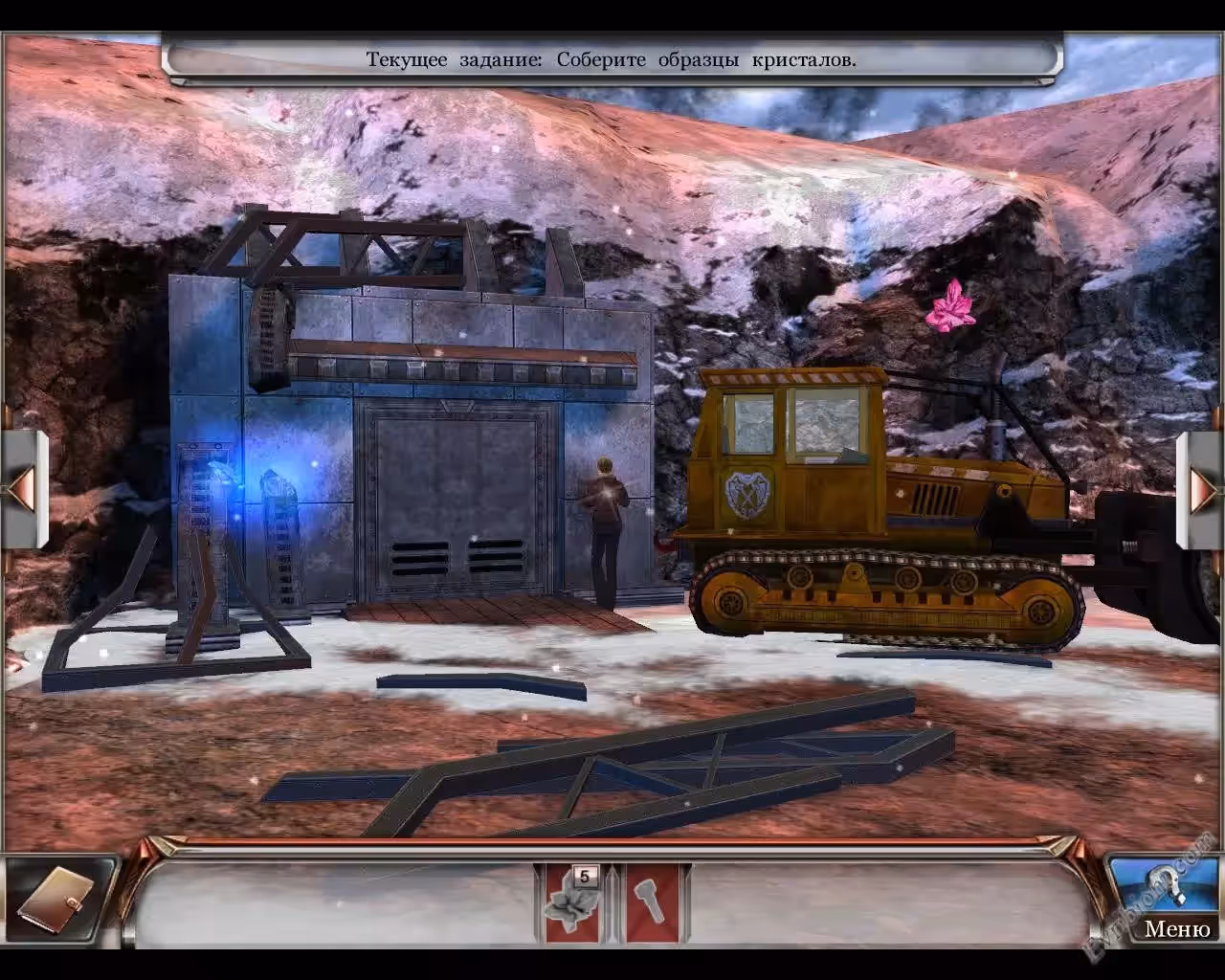Select the flashlight inventory slot
Screen dimensions: 1225x980
(652, 903)
